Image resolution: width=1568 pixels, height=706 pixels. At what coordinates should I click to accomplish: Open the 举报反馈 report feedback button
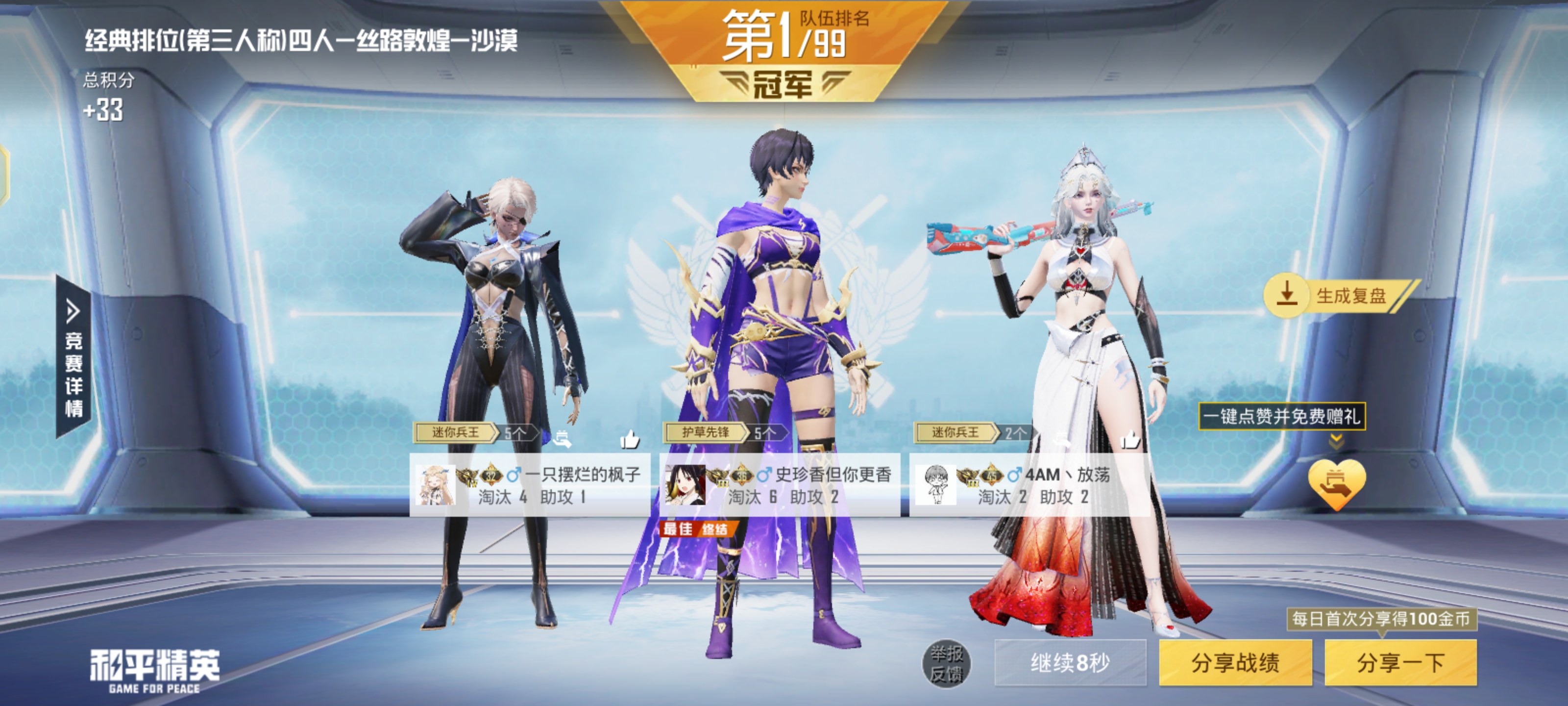pos(947,663)
